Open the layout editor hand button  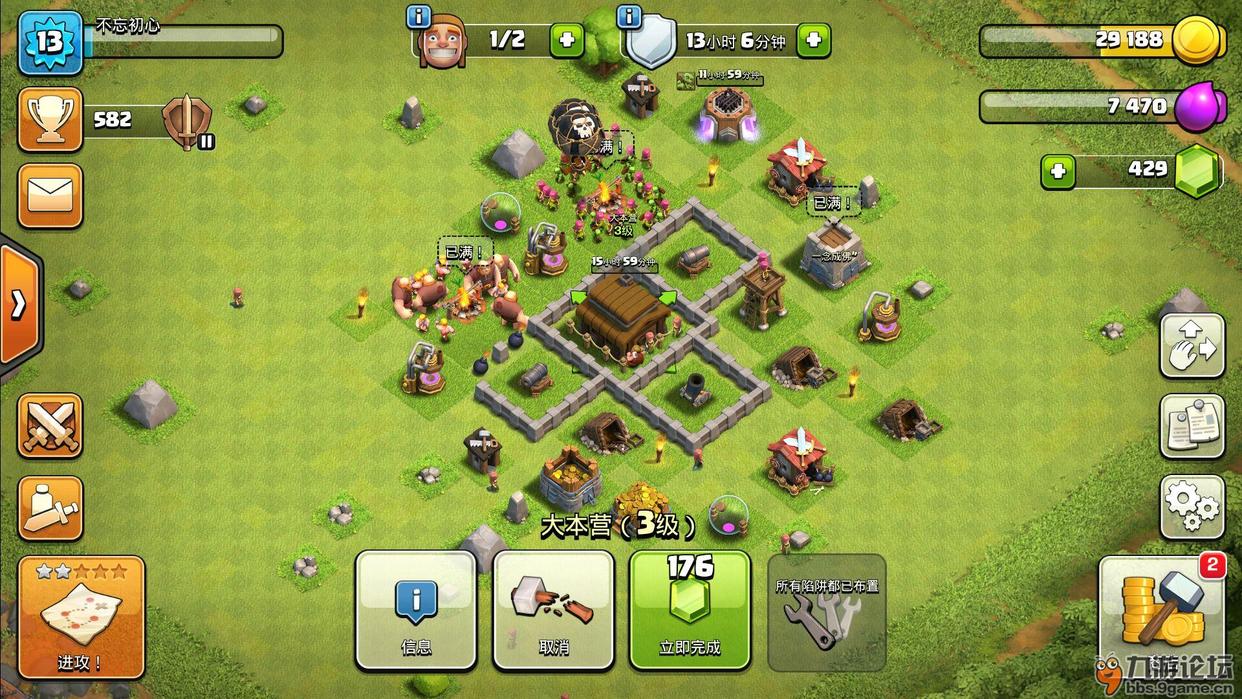[x=1192, y=345]
